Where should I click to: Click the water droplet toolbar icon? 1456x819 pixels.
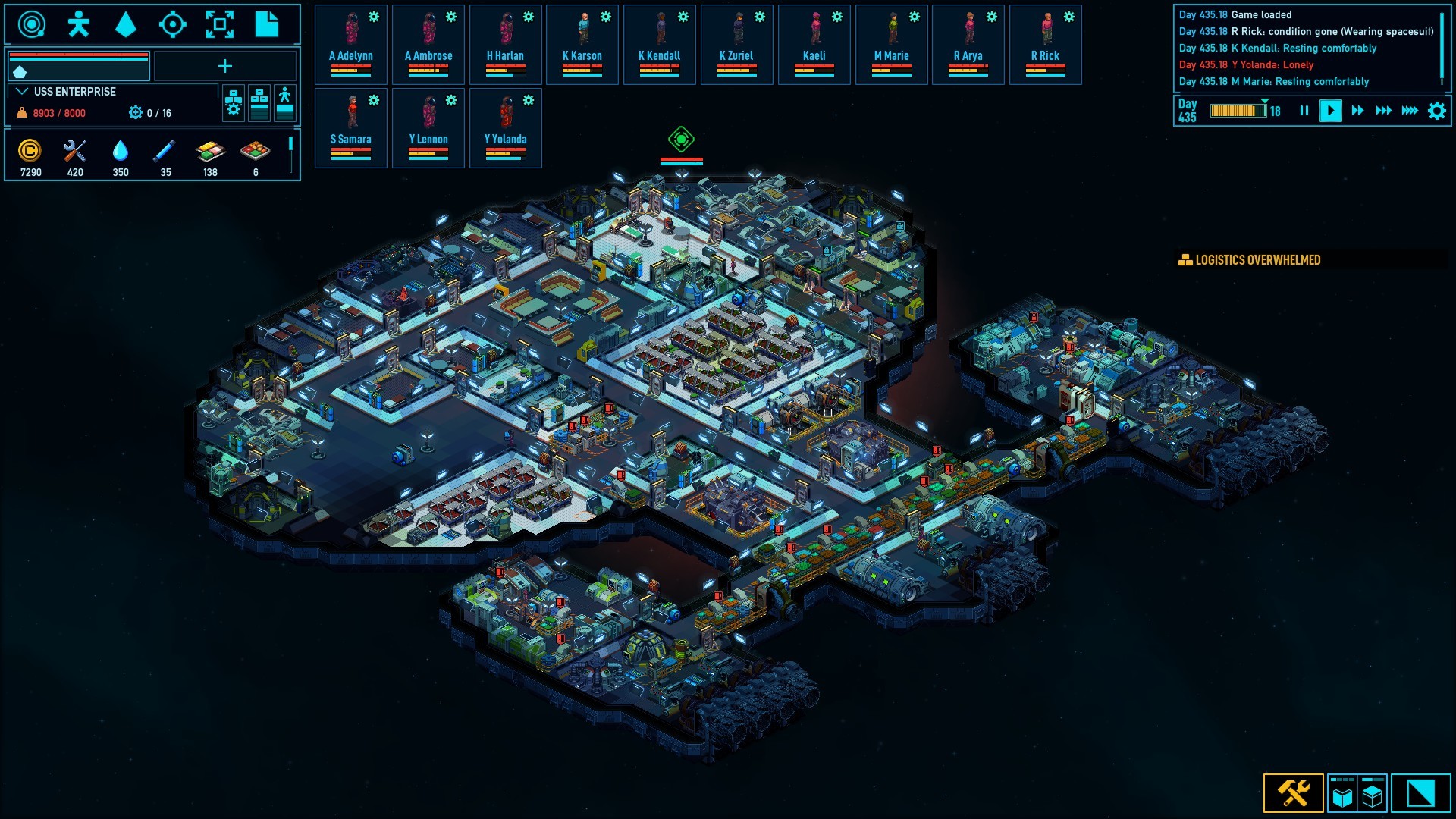coord(125,24)
